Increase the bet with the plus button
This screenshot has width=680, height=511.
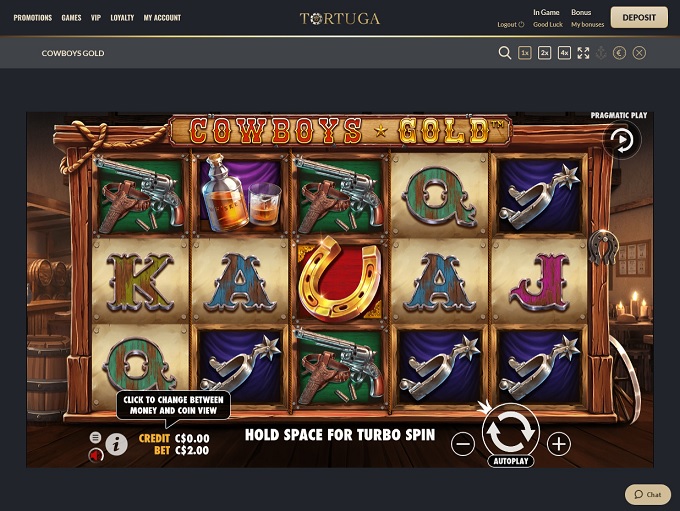point(559,444)
